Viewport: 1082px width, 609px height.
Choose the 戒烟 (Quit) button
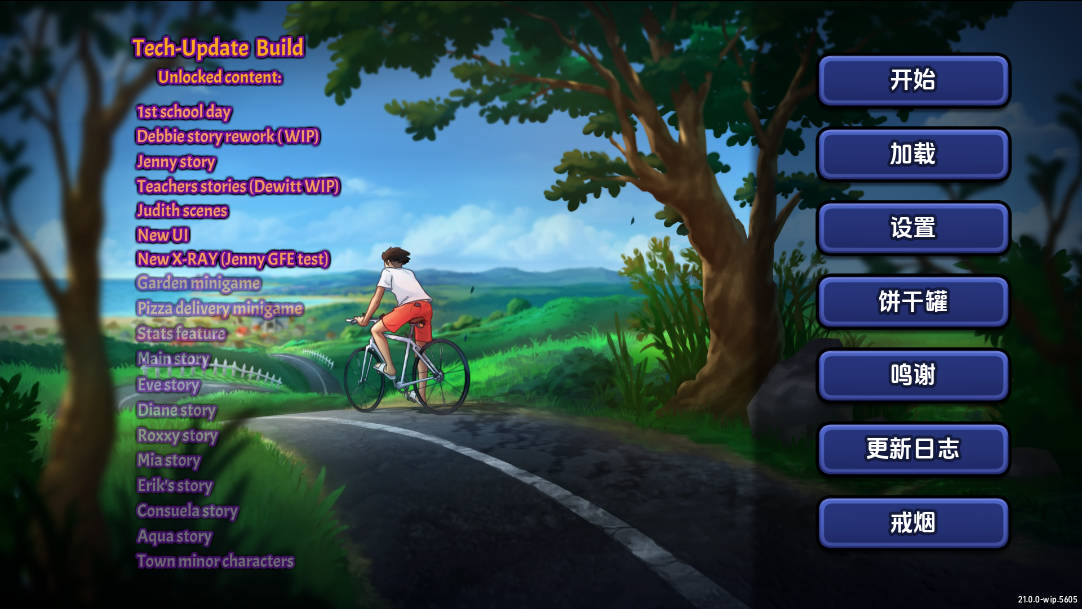click(913, 523)
